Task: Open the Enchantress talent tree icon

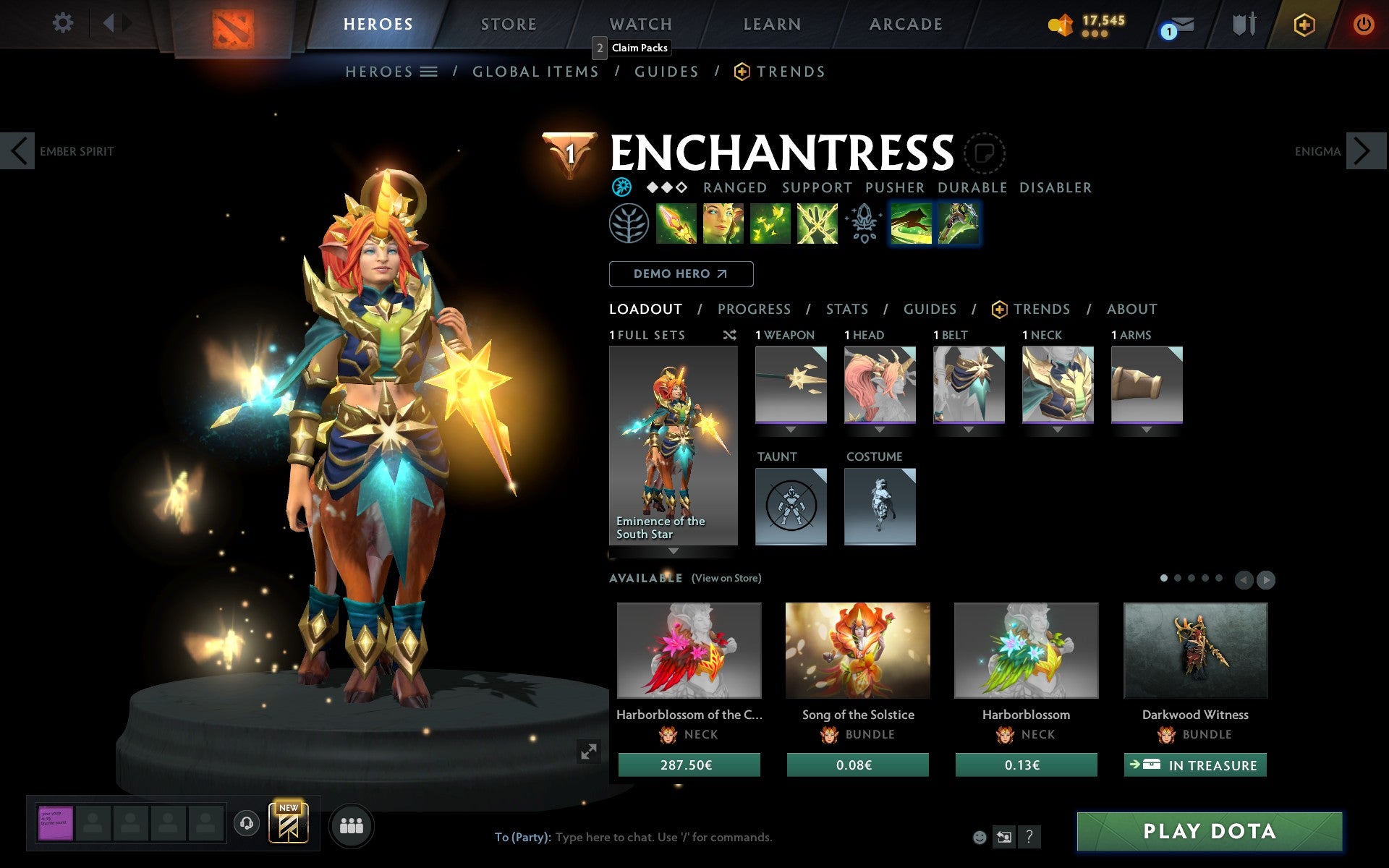Action: pyautogui.click(x=627, y=224)
